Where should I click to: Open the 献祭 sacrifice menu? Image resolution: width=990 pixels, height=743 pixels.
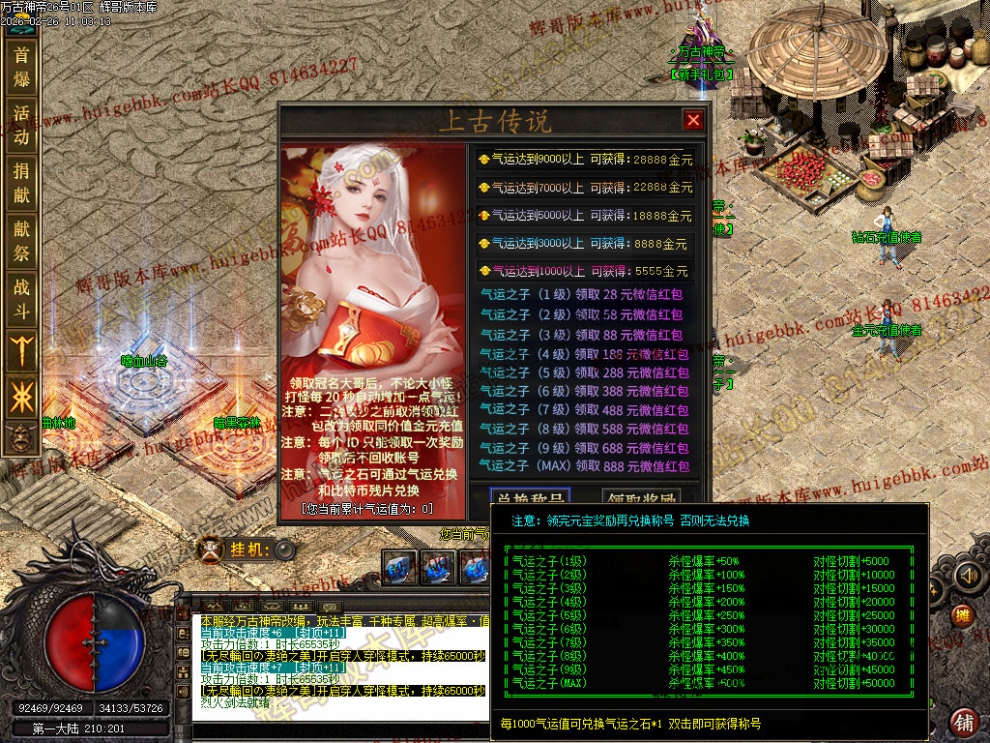click(21, 240)
